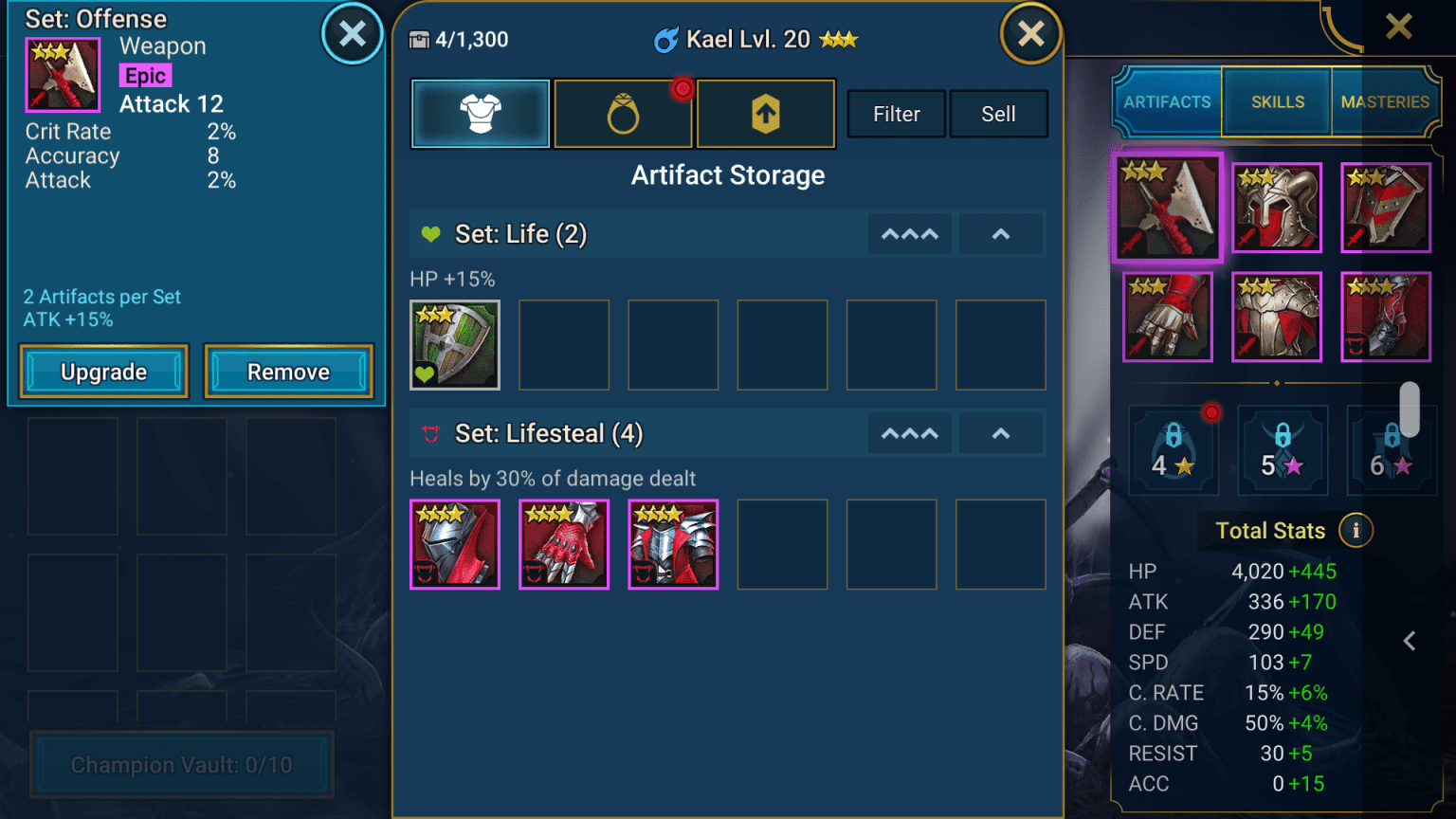This screenshot has width=1456, height=819.
Task: Select the armor tab in Artifact Storage
Action: pos(480,114)
